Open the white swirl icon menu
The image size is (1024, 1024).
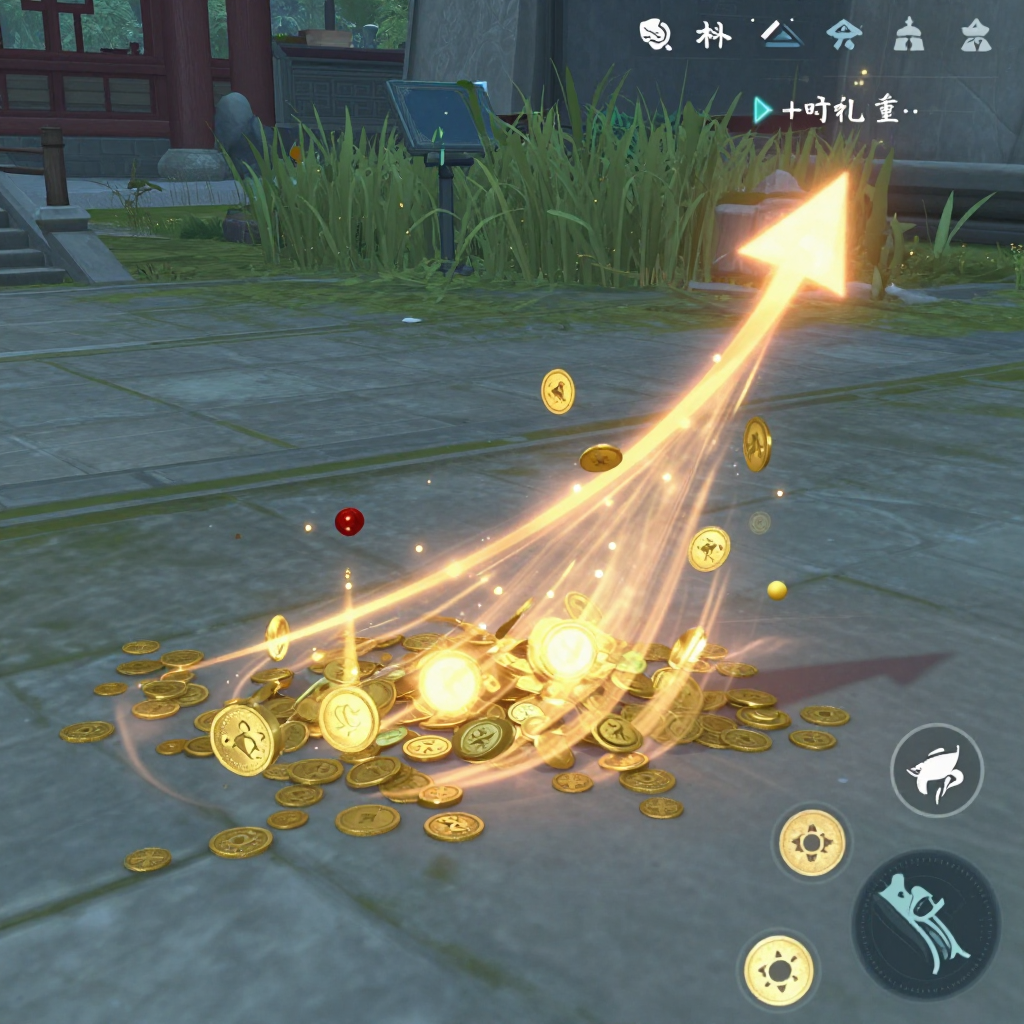pyautogui.click(x=653, y=35)
